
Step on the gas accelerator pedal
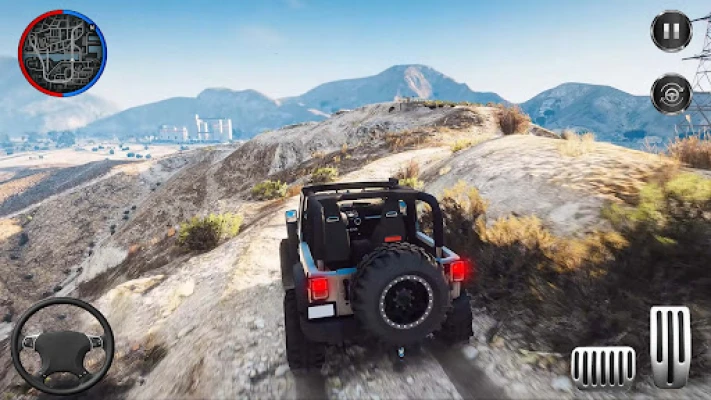tap(670, 346)
